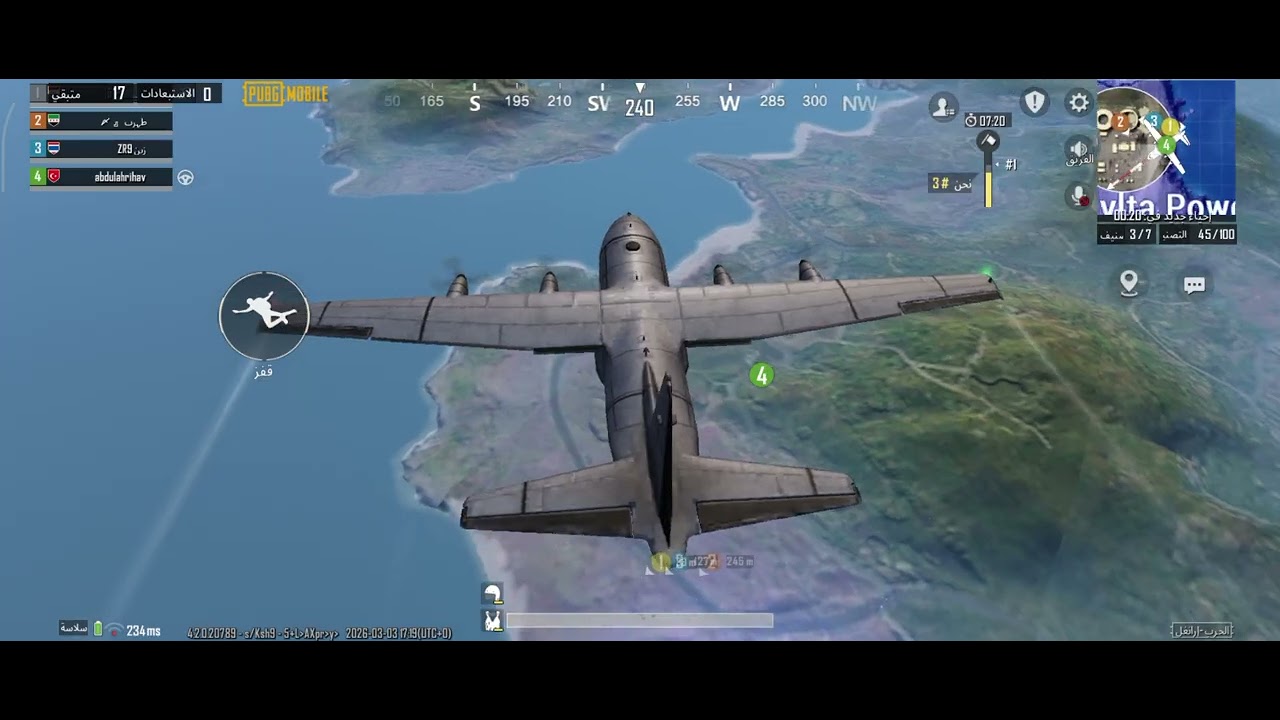Toggle the microphone icon

pos(1079,196)
